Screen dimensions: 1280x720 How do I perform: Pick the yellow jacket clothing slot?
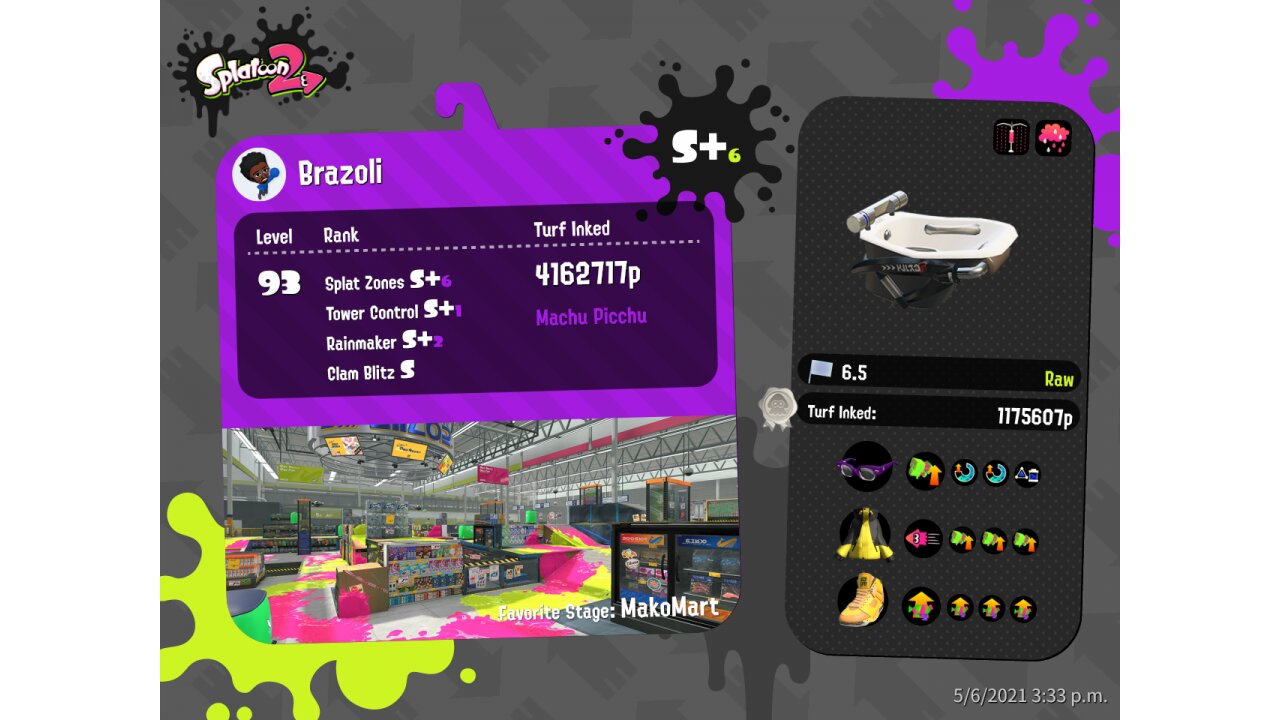864,535
